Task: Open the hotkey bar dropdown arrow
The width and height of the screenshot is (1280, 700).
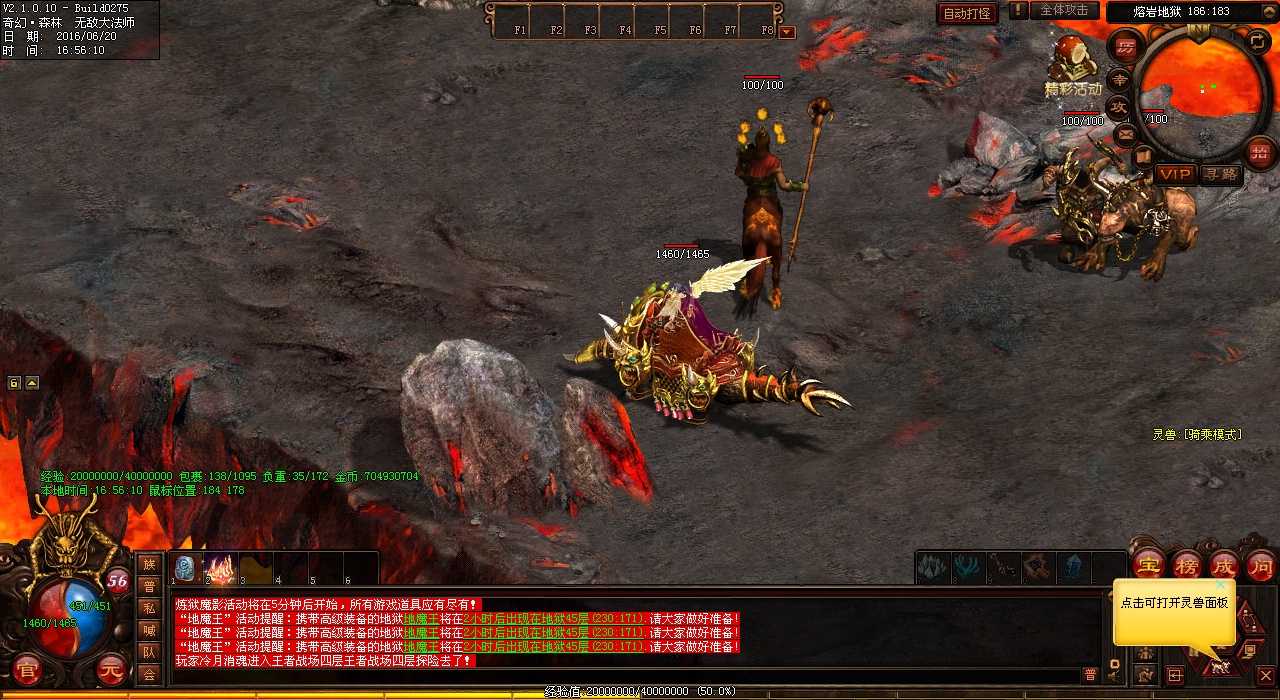Action: [787, 31]
